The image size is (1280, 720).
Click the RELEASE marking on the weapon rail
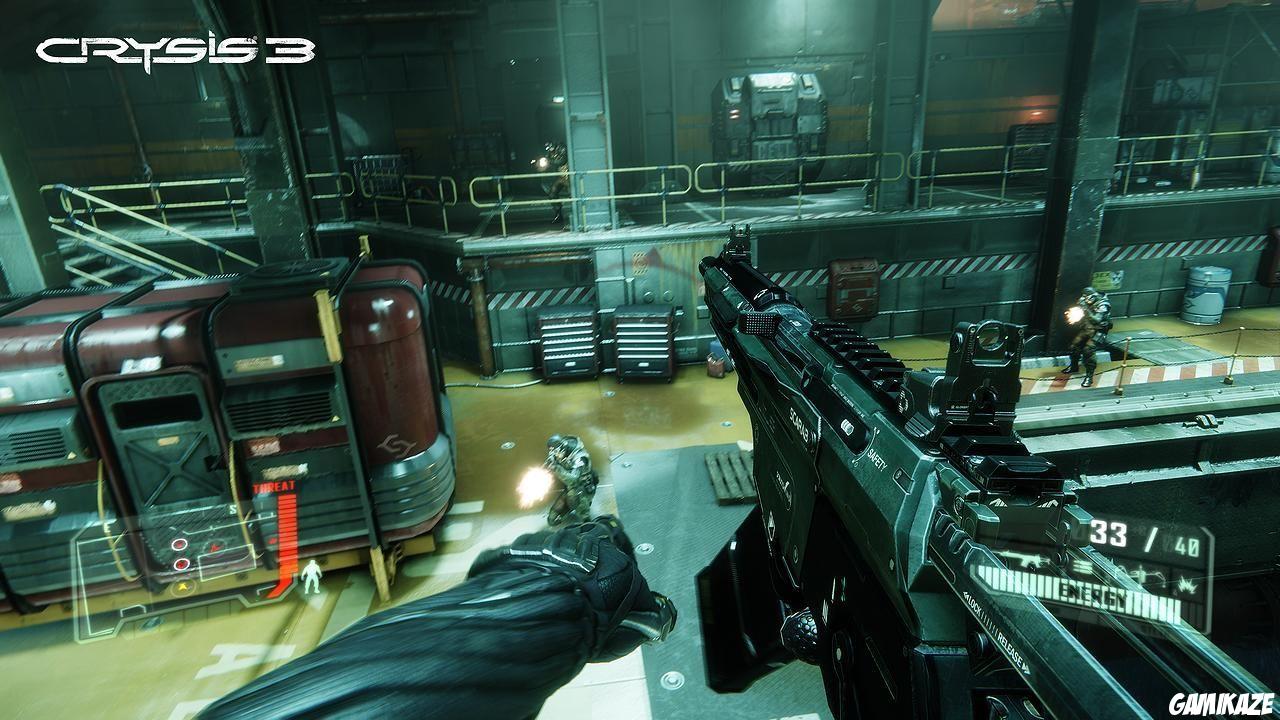[x=1010, y=648]
